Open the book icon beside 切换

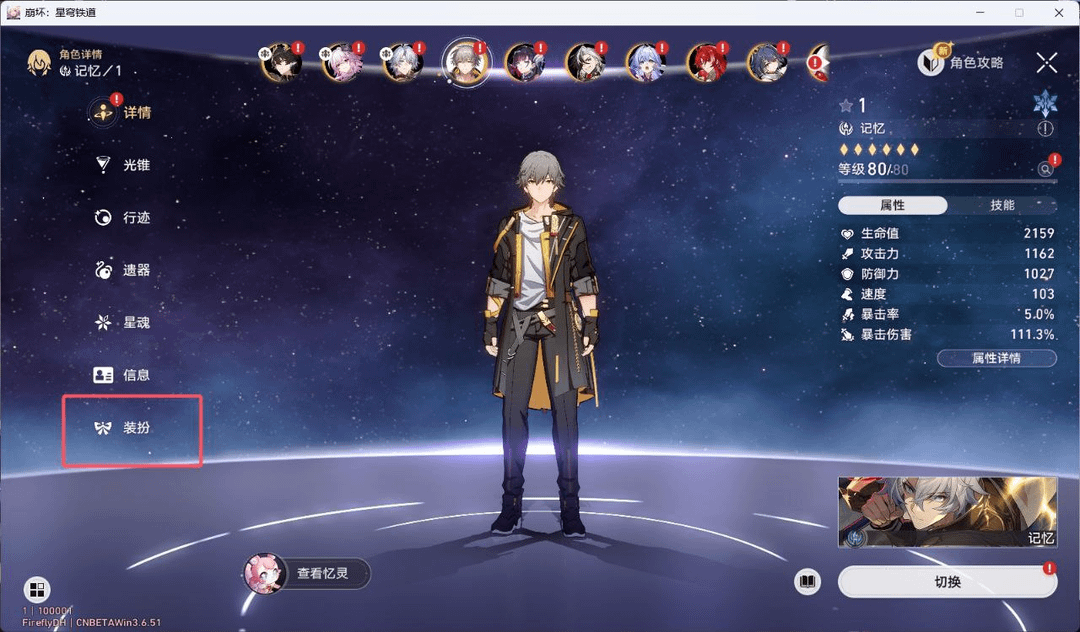pyautogui.click(x=808, y=582)
